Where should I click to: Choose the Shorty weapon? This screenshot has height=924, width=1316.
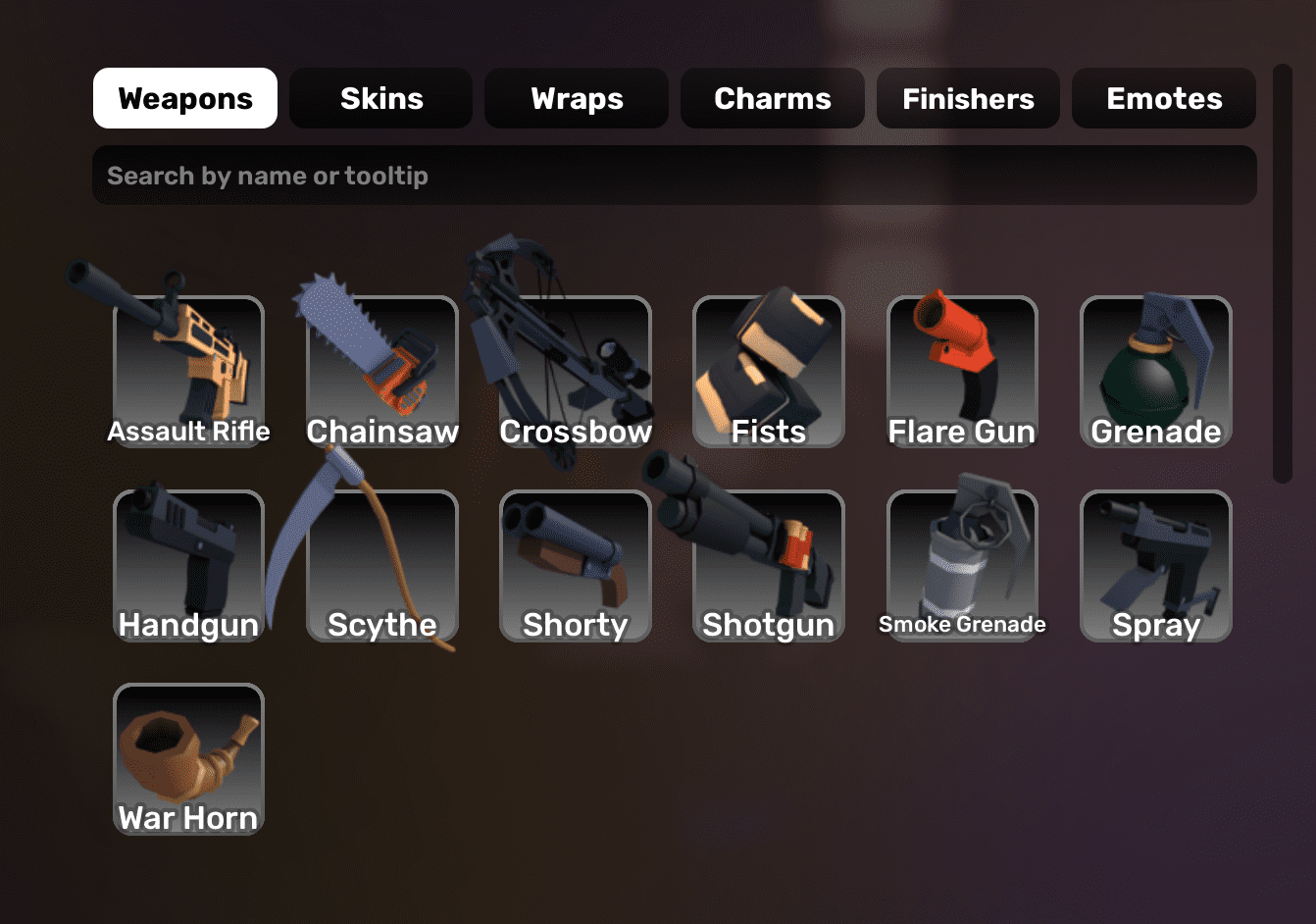tap(575, 566)
